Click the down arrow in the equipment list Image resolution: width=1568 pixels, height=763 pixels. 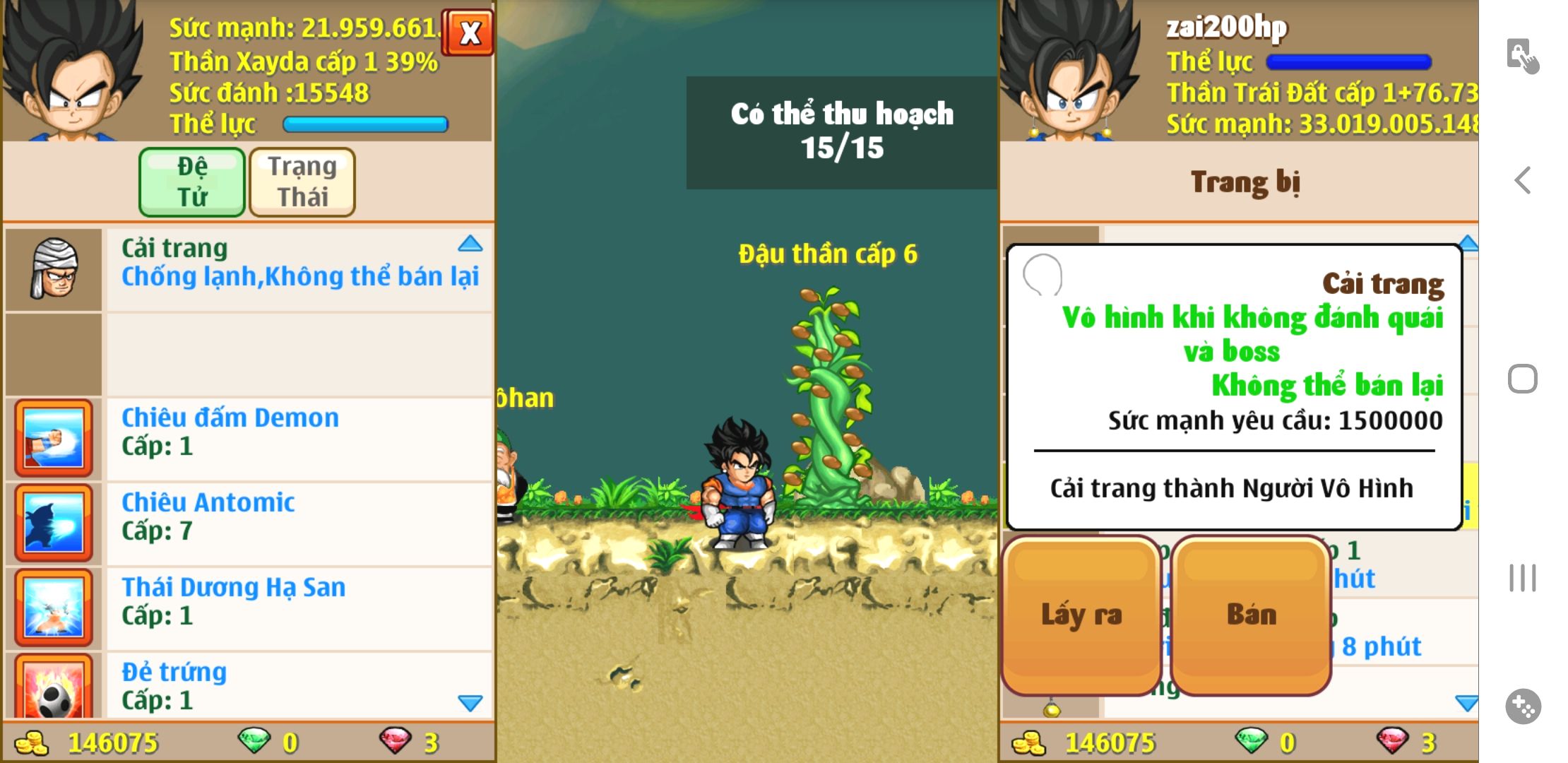(1466, 702)
